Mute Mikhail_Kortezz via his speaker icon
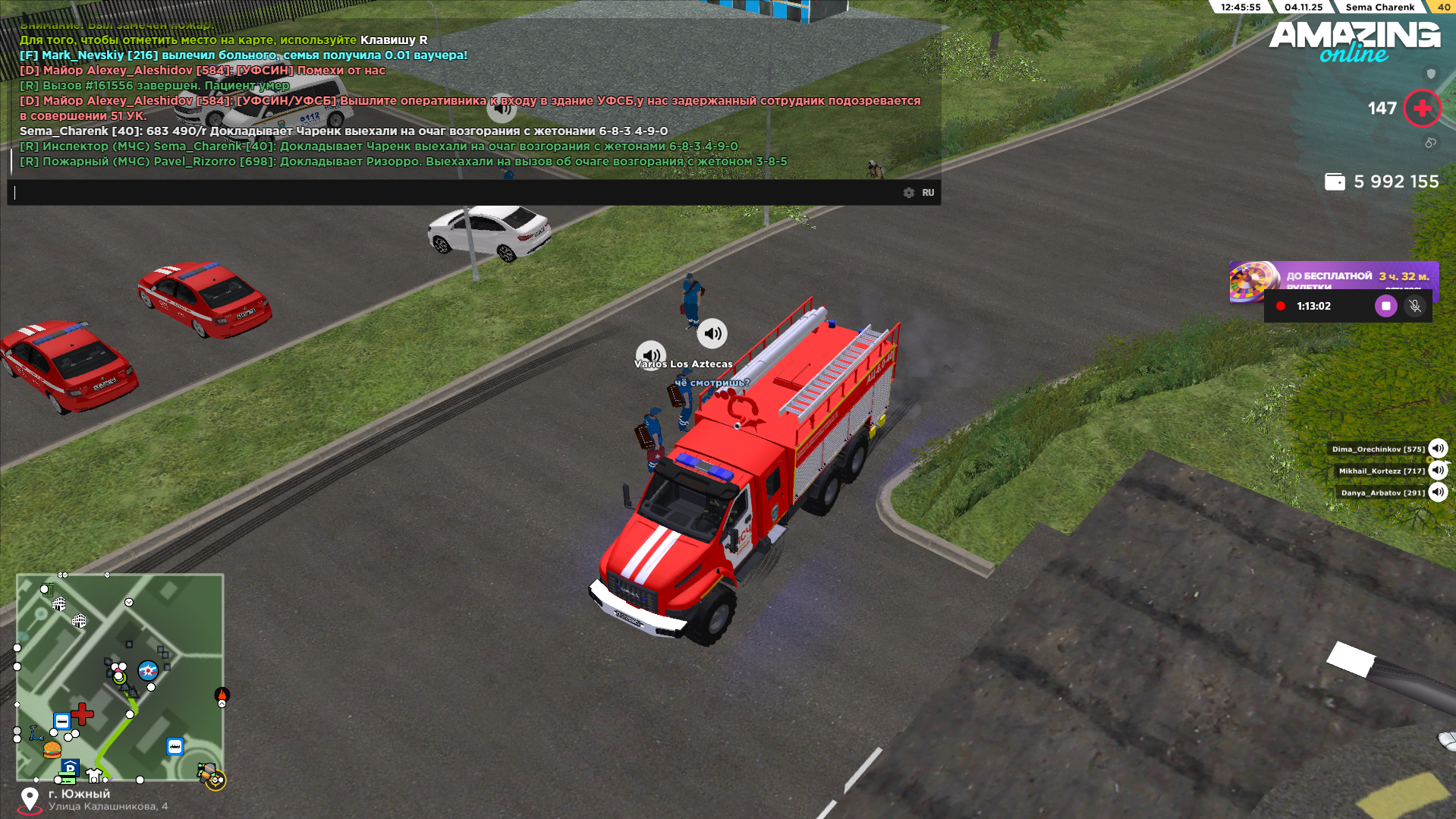Image resolution: width=1456 pixels, height=819 pixels. 1438,471
